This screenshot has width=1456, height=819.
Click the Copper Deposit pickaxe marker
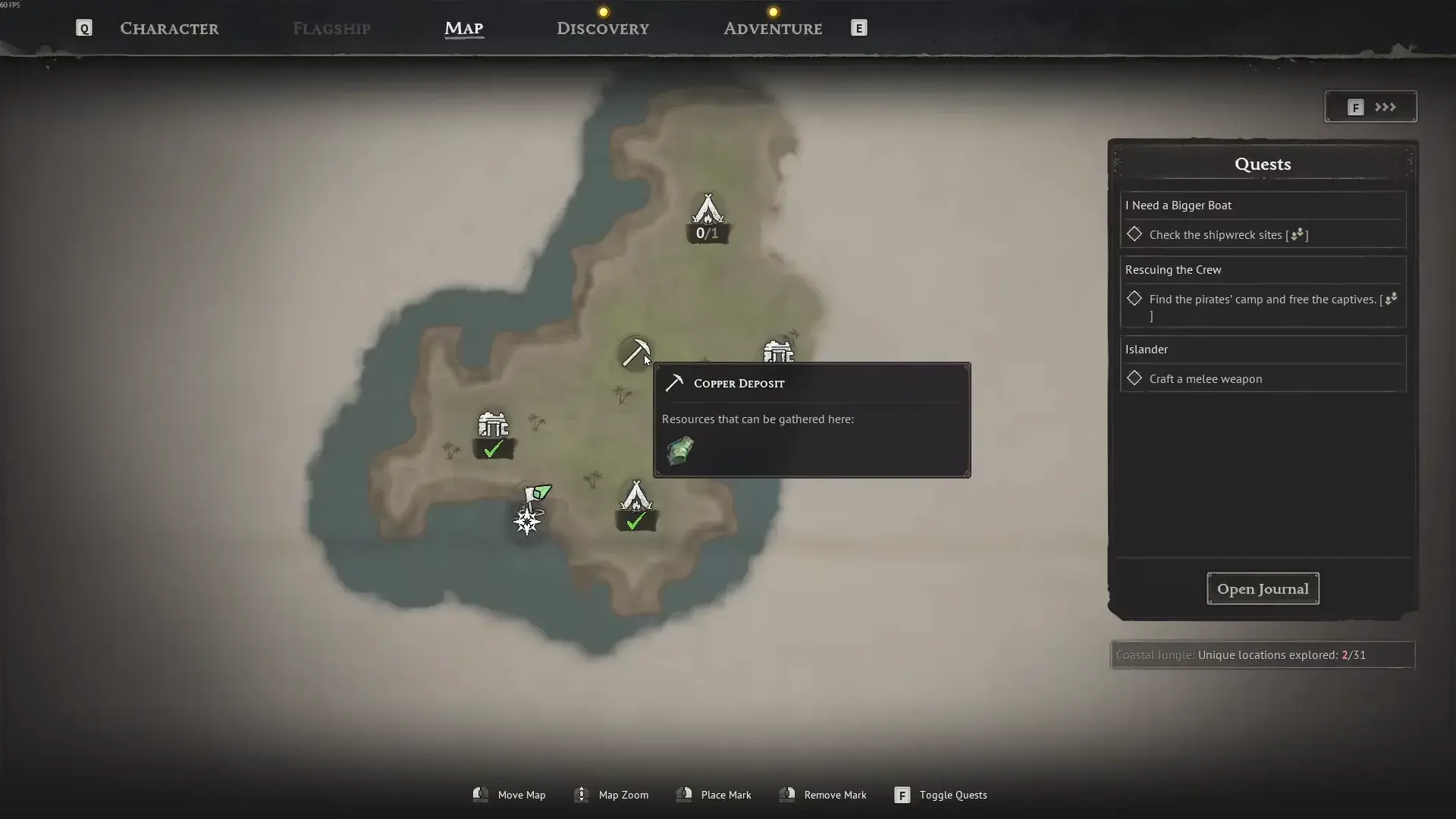coord(635,352)
